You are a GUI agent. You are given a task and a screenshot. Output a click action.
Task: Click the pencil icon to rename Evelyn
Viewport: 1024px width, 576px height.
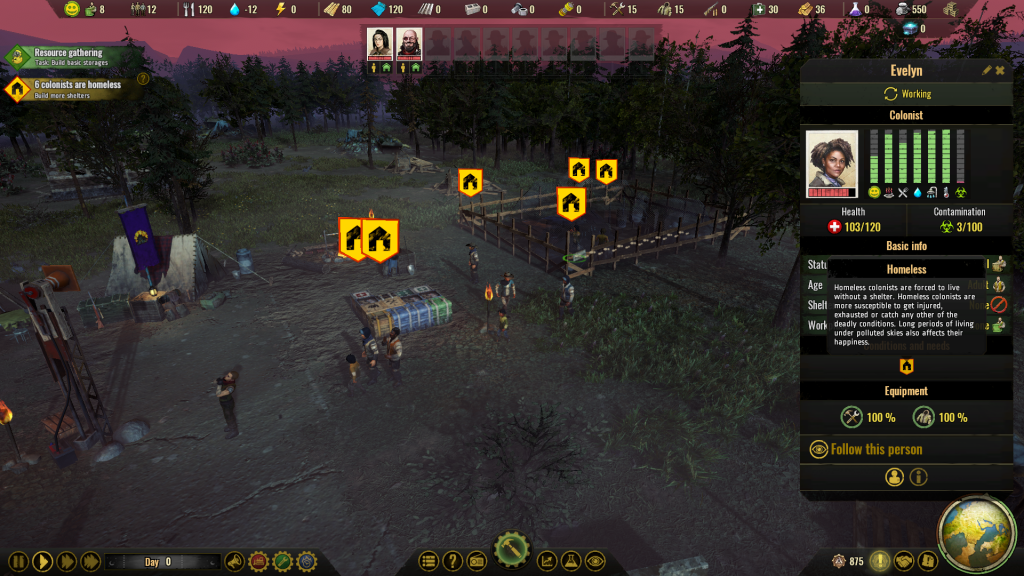point(986,71)
